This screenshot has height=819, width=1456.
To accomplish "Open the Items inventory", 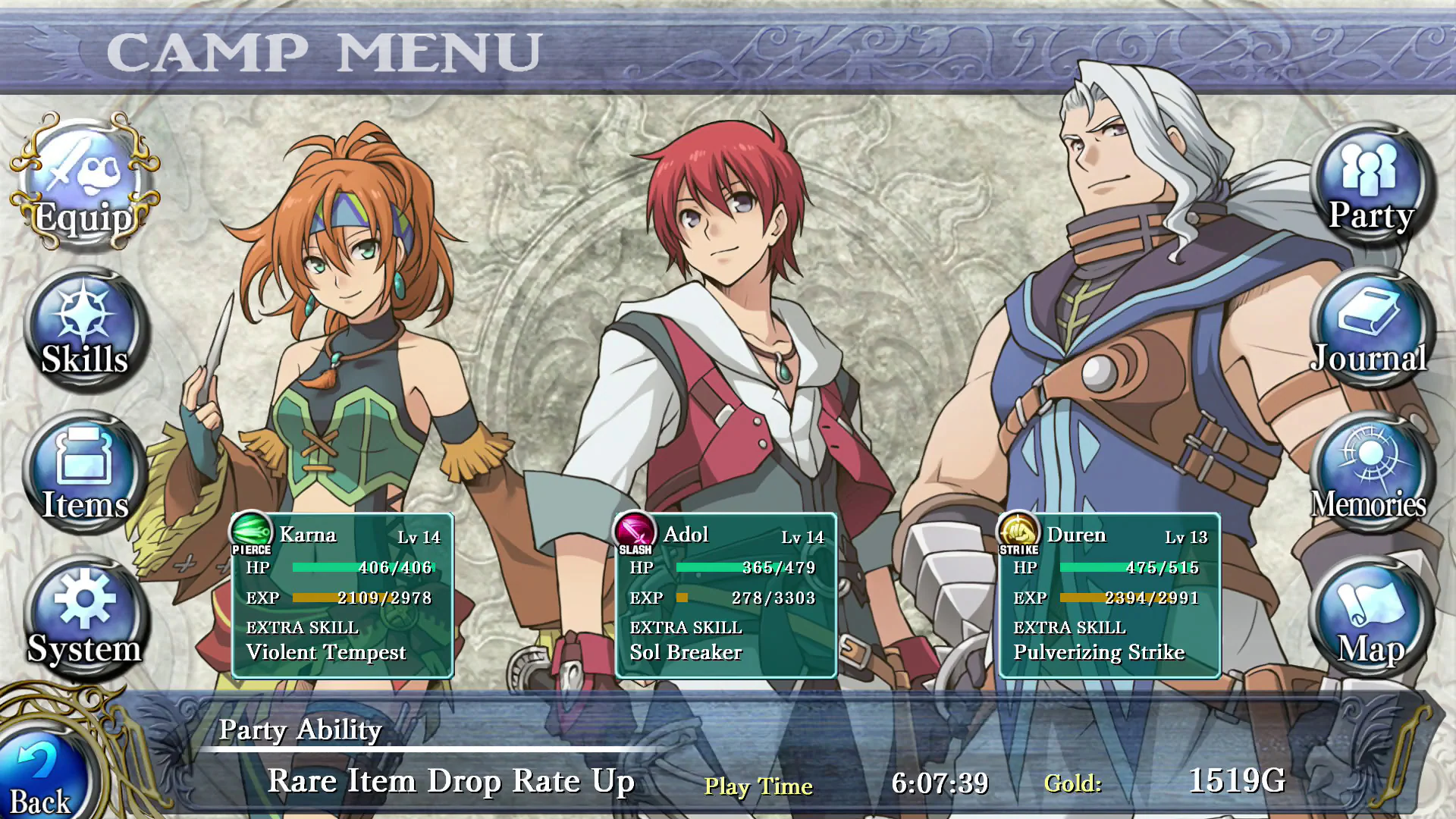I will coord(83,470).
